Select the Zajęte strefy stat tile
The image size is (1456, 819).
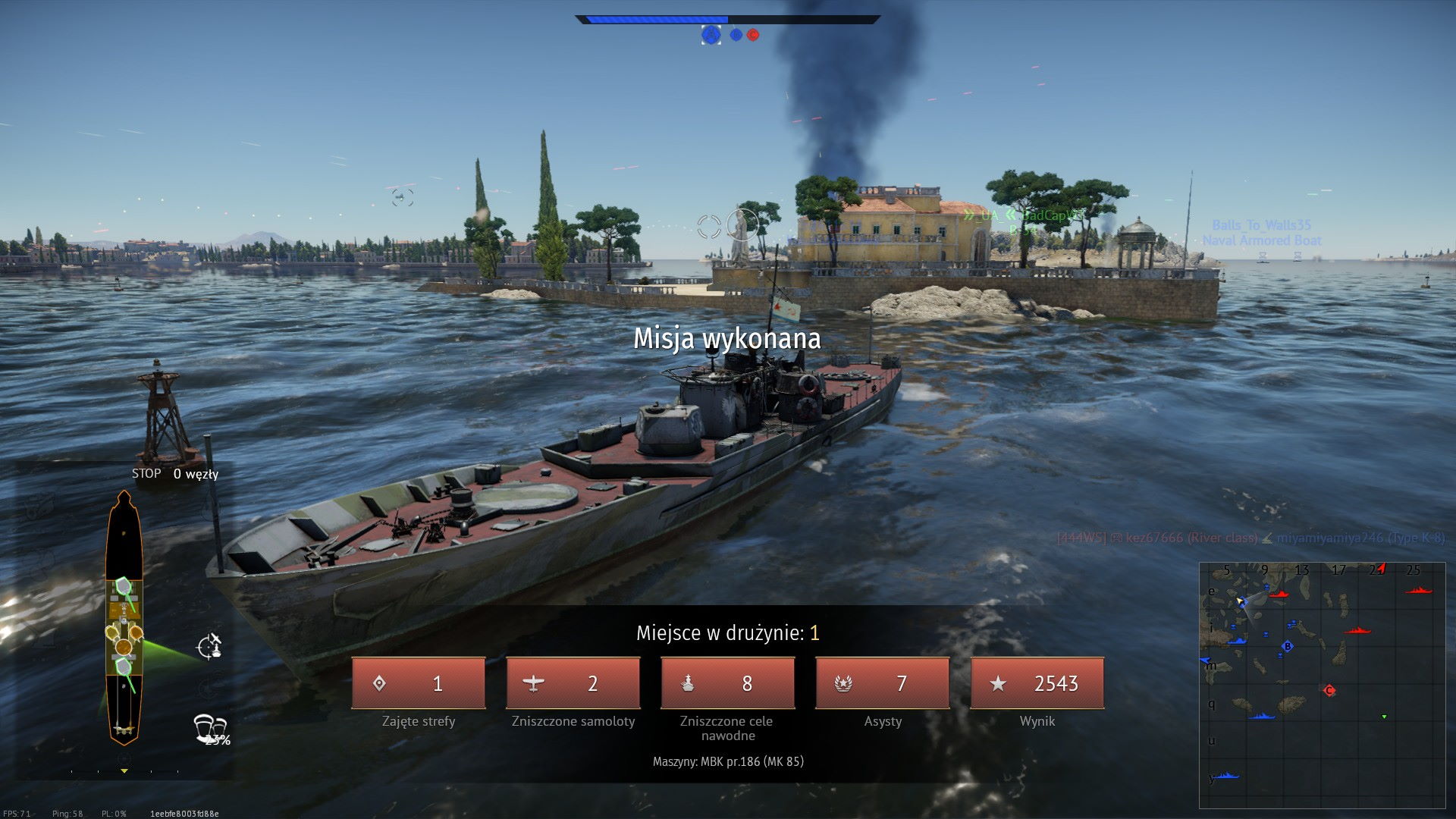(418, 683)
